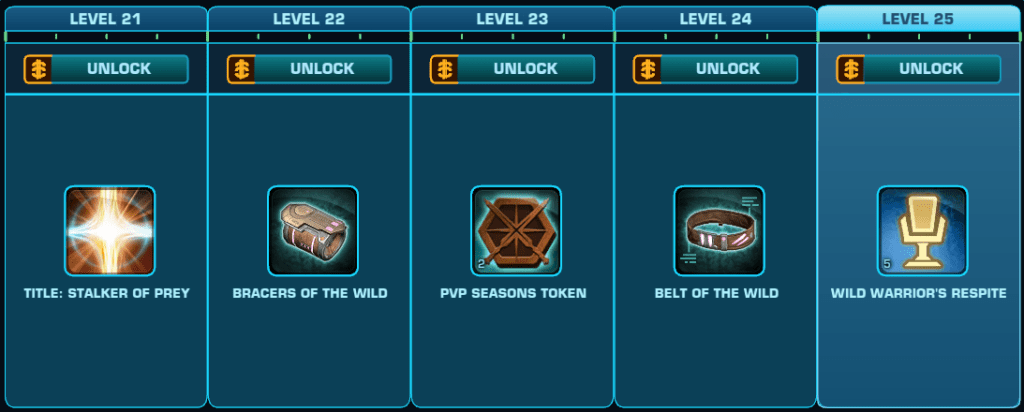Viewport: 1024px width, 412px height.
Task: Unlock the Level 25 reward
Action: [918, 69]
